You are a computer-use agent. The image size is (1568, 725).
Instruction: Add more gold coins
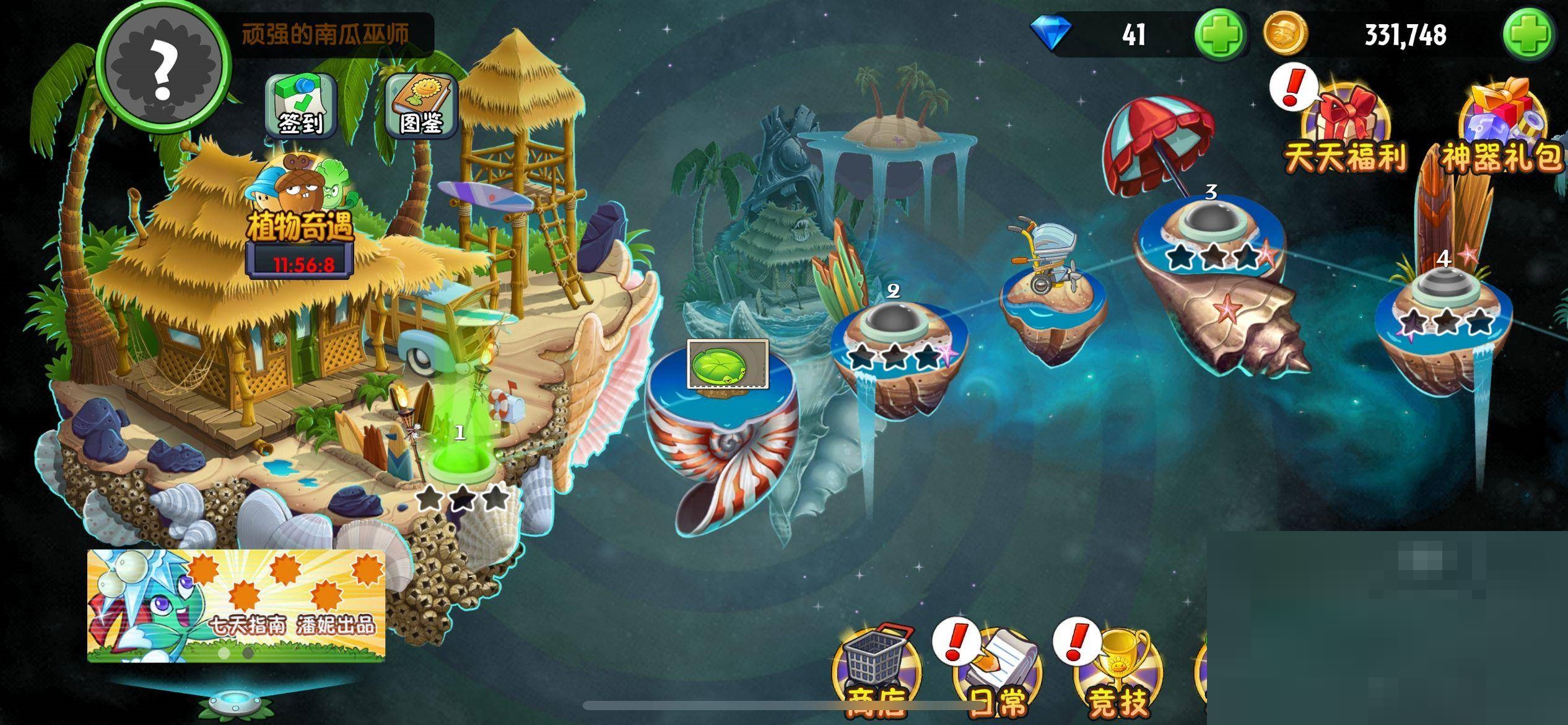coord(1528,34)
